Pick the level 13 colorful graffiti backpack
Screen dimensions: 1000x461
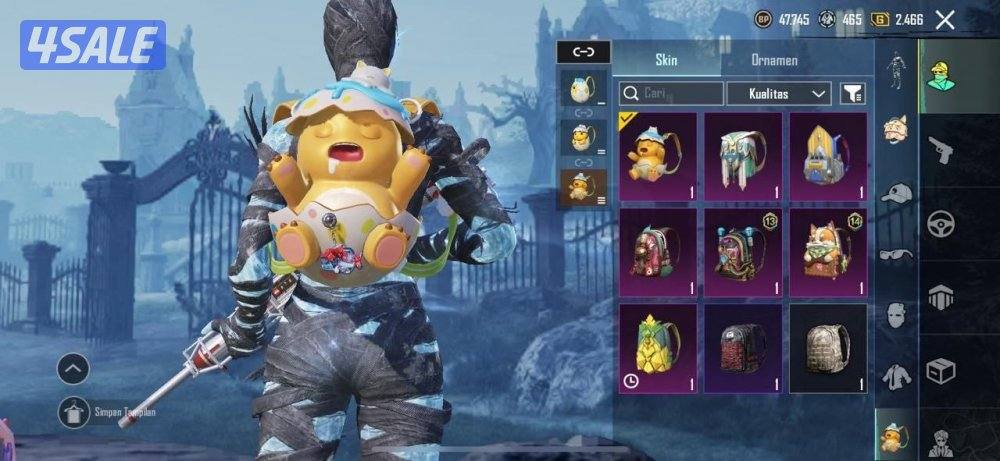pyautogui.click(x=743, y=251)
